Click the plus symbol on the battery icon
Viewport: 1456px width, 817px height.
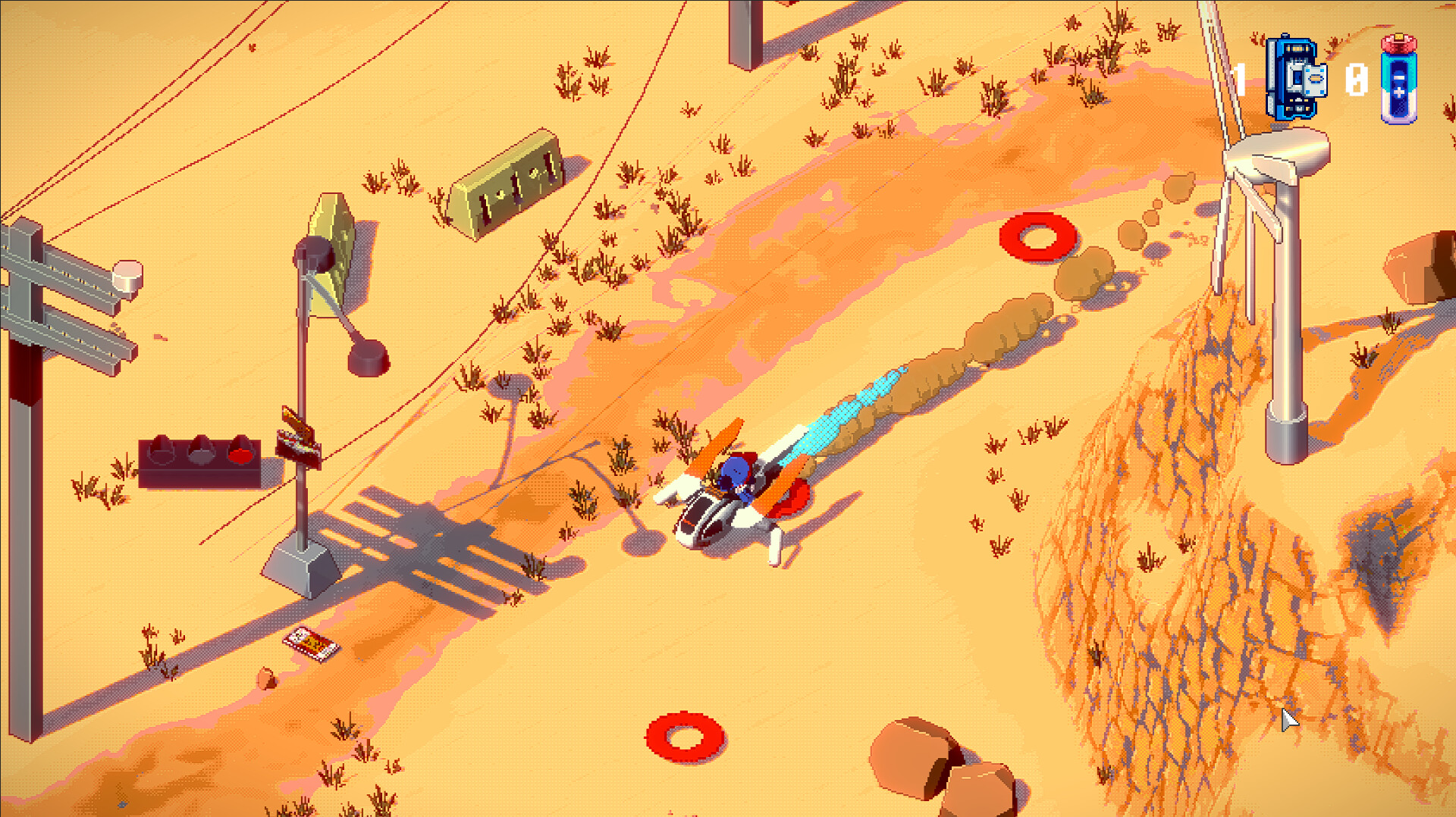point(1400,91)
